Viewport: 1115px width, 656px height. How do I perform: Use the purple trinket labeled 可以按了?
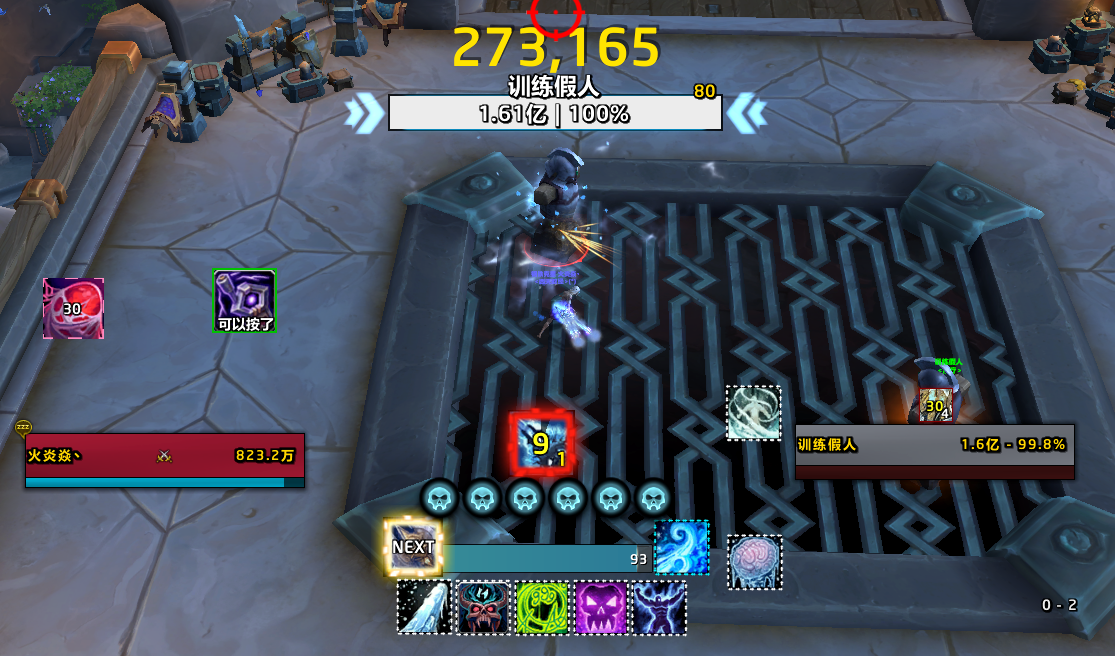point(245,301)
